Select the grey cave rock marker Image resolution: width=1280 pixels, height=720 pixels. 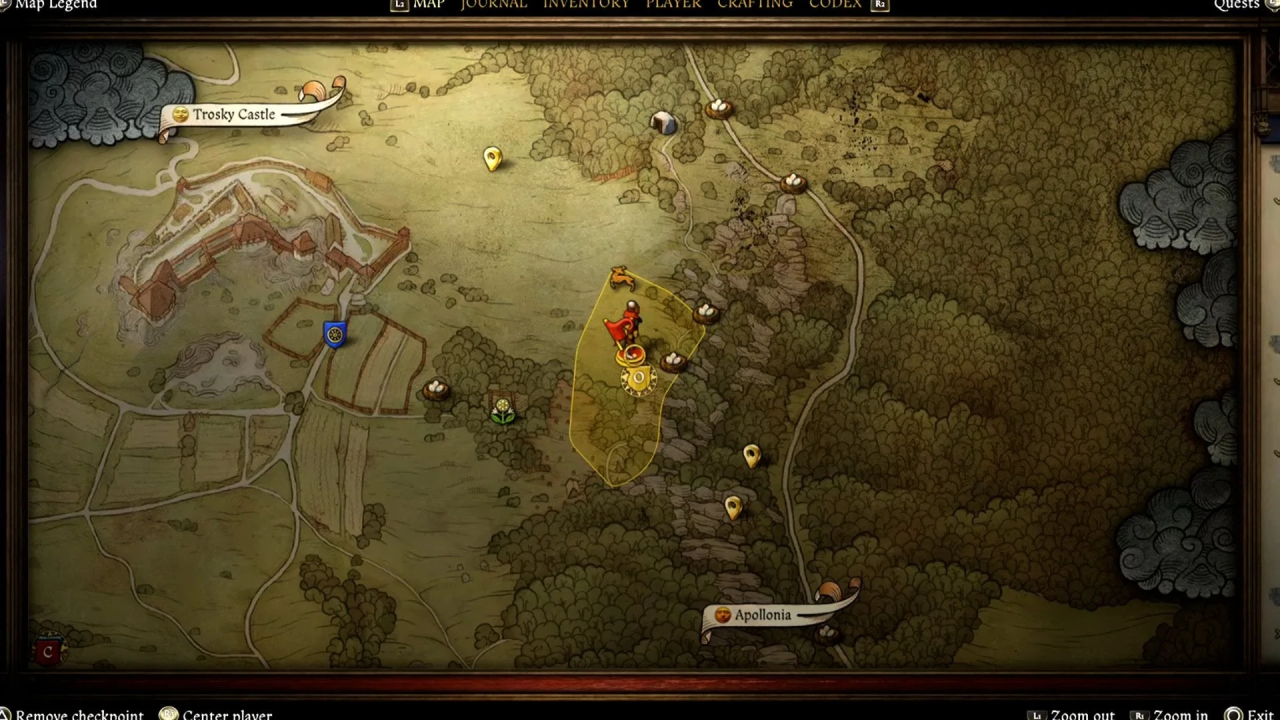(x=662, y=123)
